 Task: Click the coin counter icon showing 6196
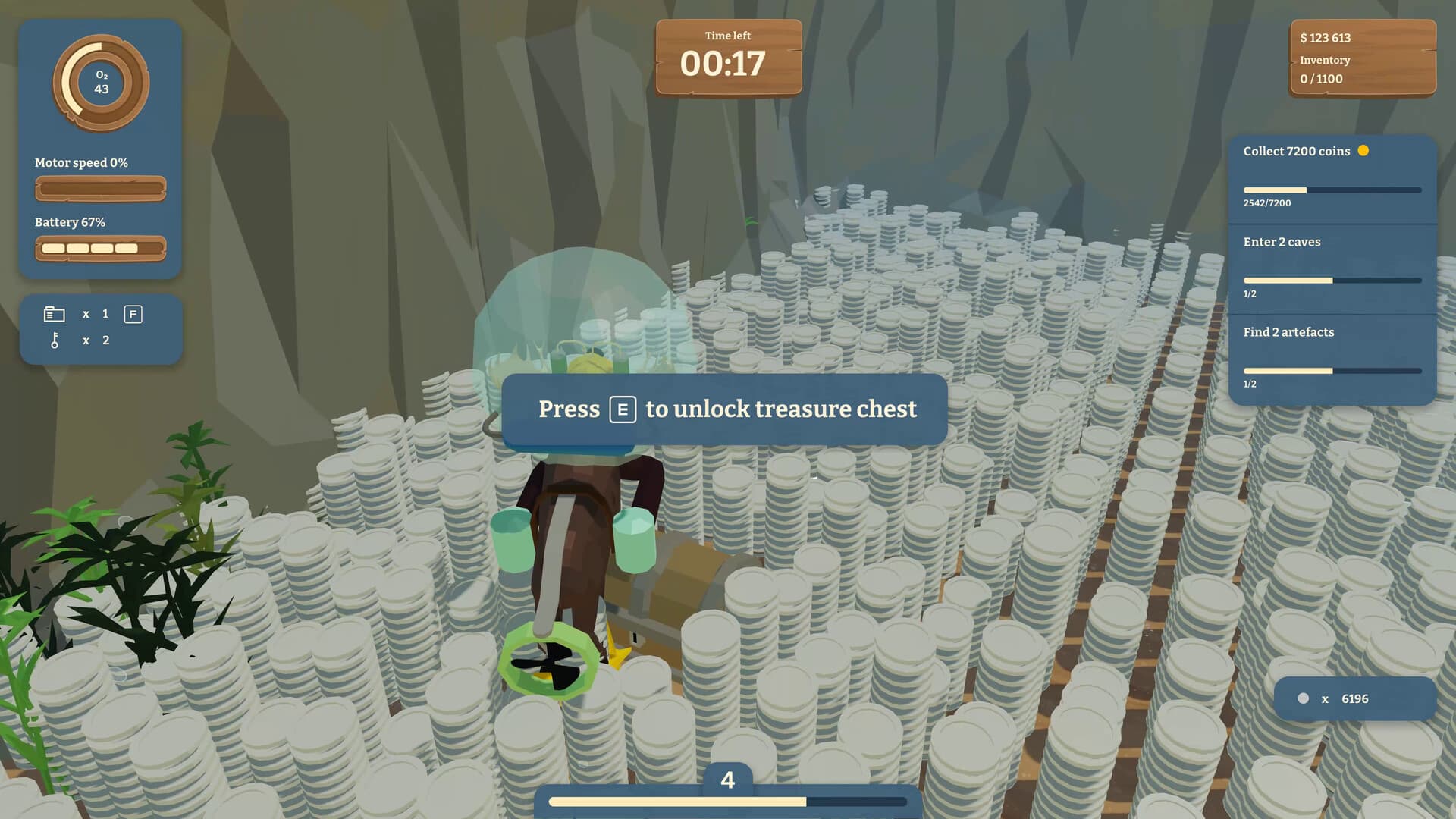click(x=1304, y=698)
